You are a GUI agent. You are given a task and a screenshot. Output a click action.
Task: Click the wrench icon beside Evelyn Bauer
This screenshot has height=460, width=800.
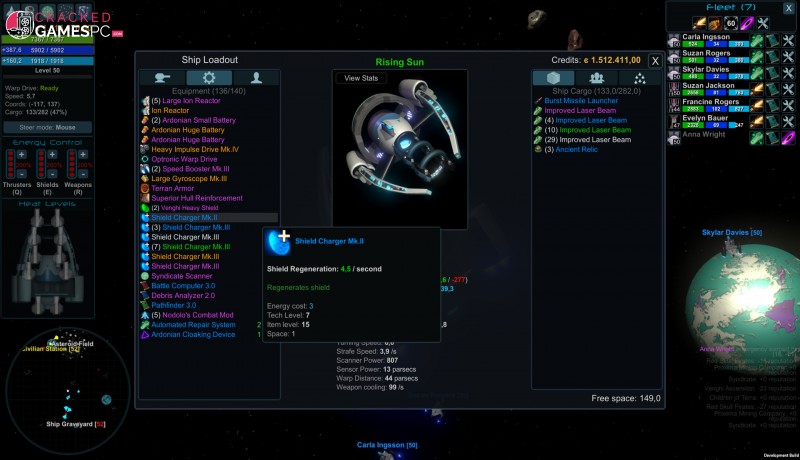point(788,122)
